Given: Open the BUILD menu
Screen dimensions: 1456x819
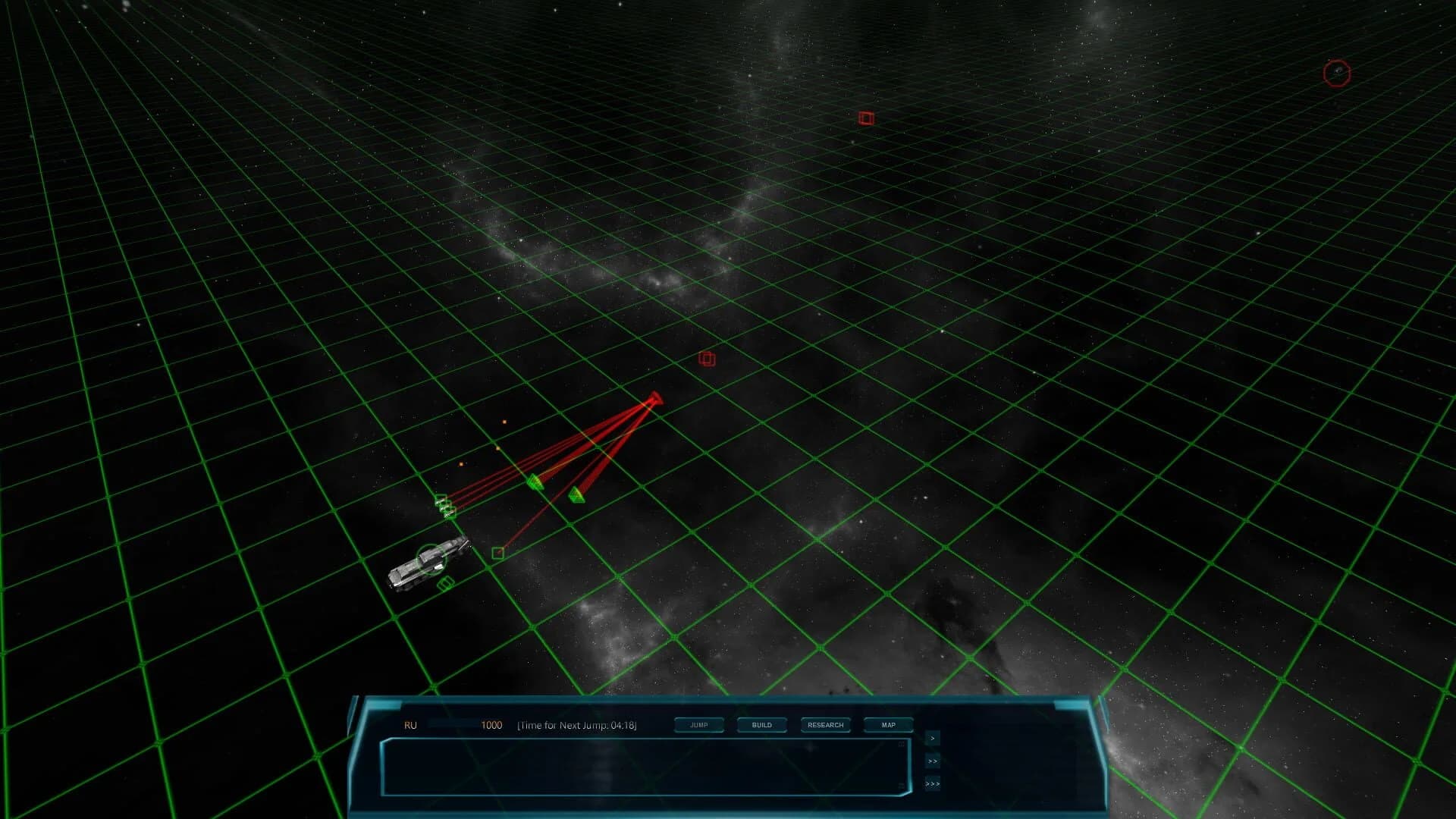Looking at the screenshot, I should 761,725.
